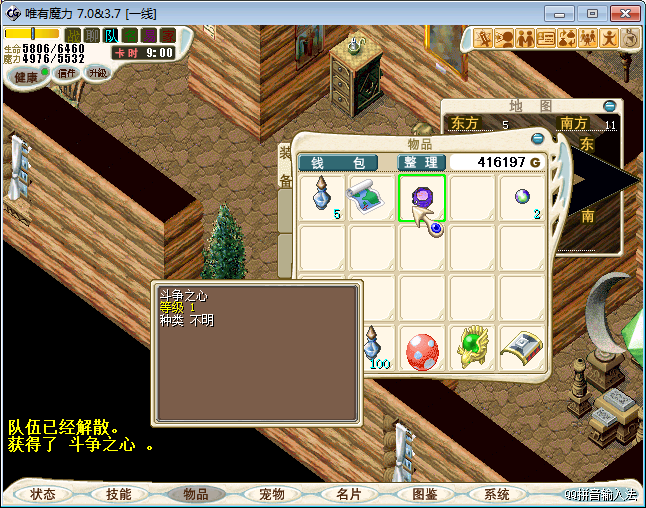Open the 宠物 pet menu

pos(272,494)
